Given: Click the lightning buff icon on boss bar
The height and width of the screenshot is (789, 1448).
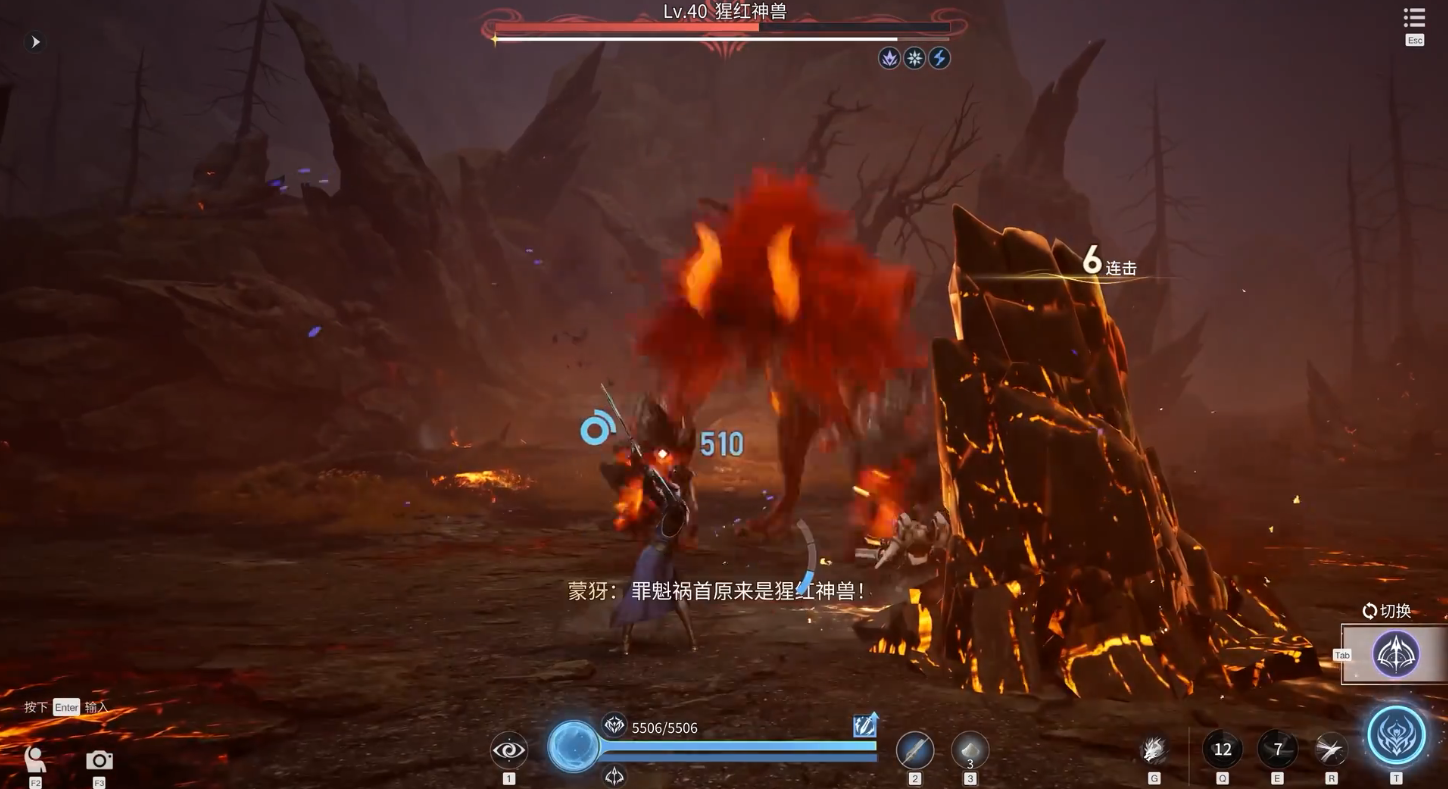Looking at the screenshot, I should tap(938, 58).
